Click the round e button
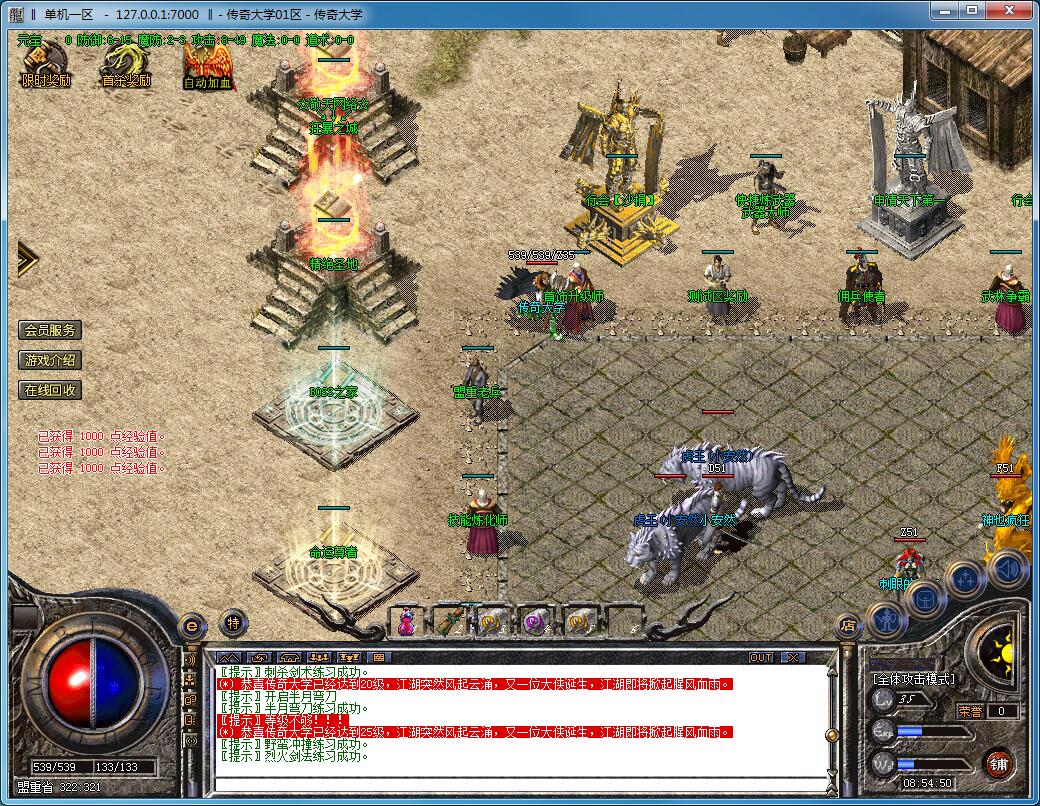The width and height of the screenshot is (1040, 806). pyautogui.click(x=191, y=625)
